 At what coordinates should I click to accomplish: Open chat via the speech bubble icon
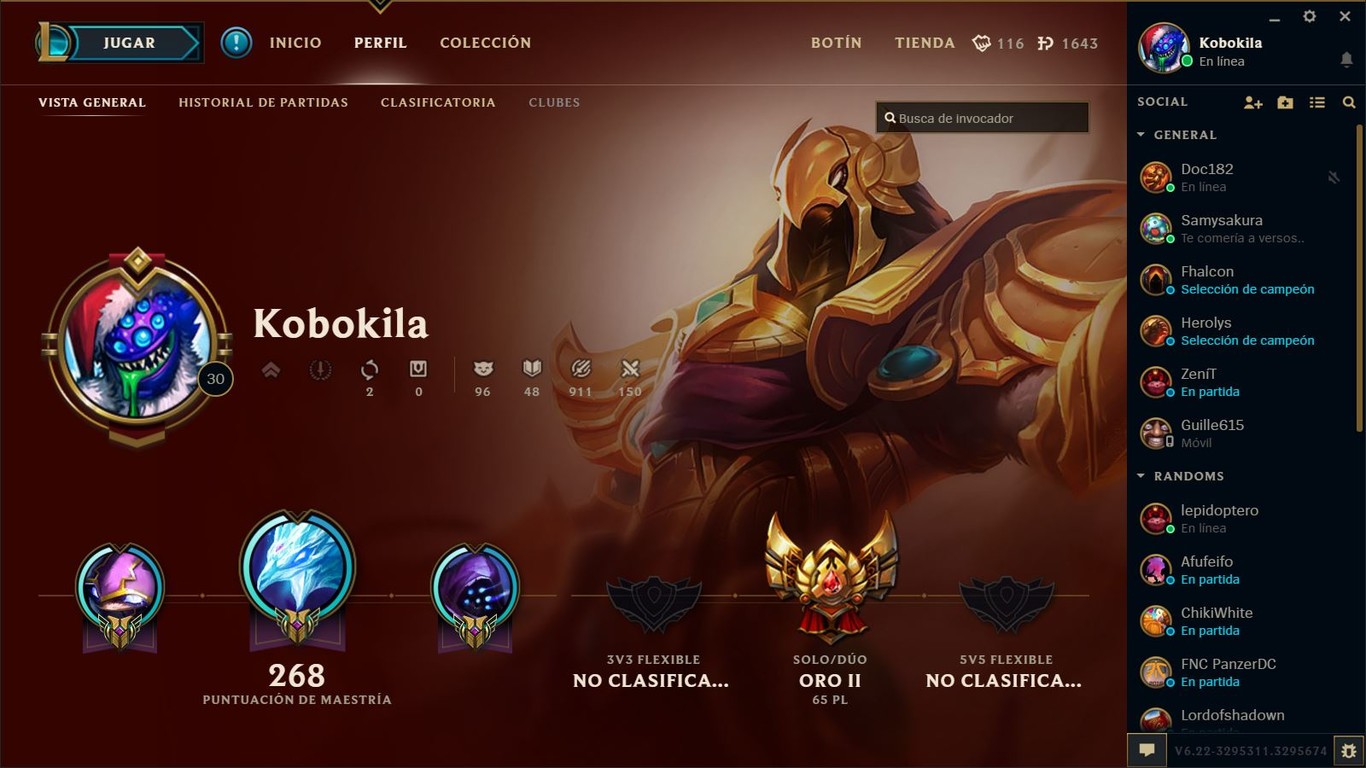point(1146,749)
